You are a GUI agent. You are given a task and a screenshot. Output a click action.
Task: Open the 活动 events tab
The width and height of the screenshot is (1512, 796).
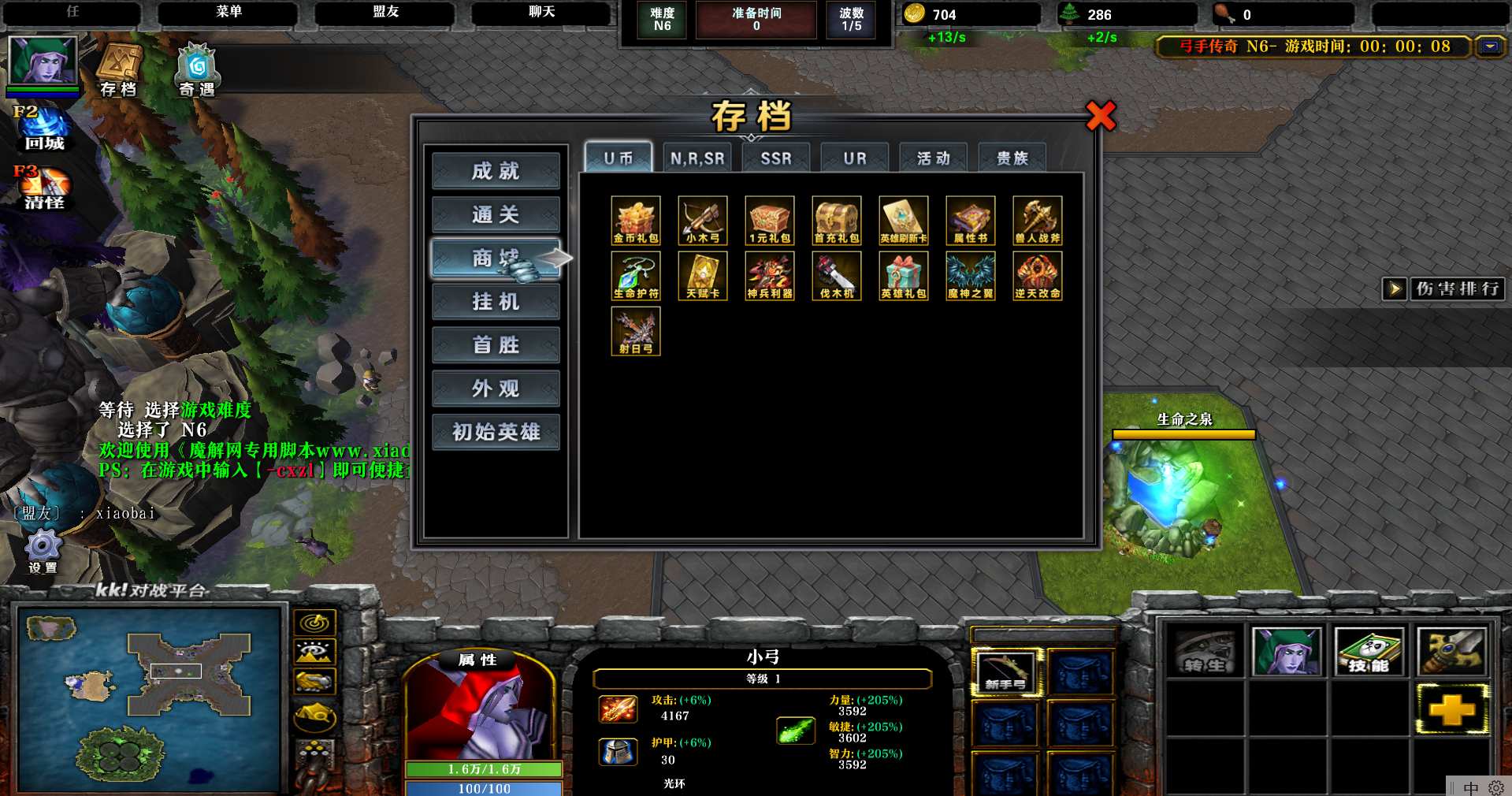tap(934, 158)
